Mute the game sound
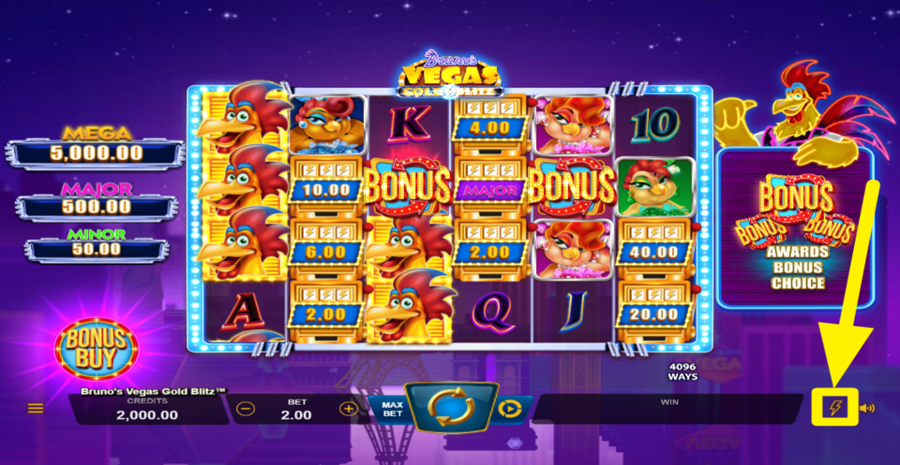The image size is (900, 465). pos(867,408)
